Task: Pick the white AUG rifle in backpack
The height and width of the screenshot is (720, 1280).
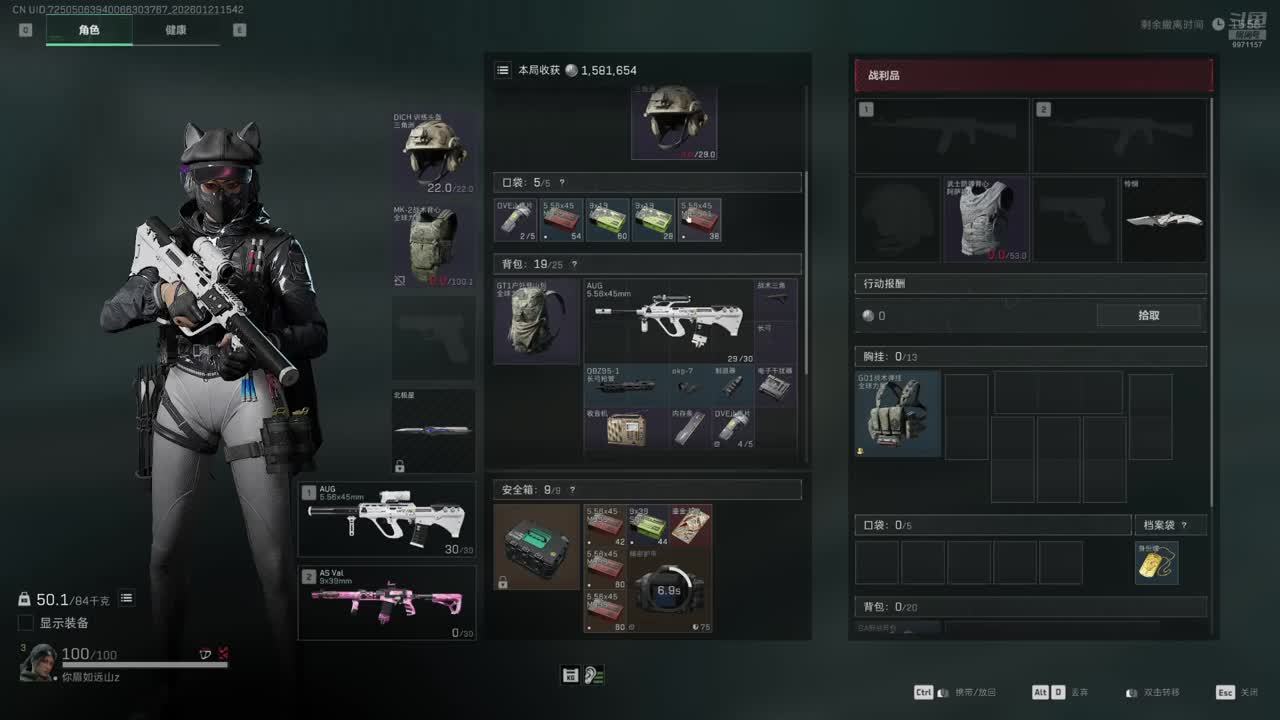Action: 669,321
